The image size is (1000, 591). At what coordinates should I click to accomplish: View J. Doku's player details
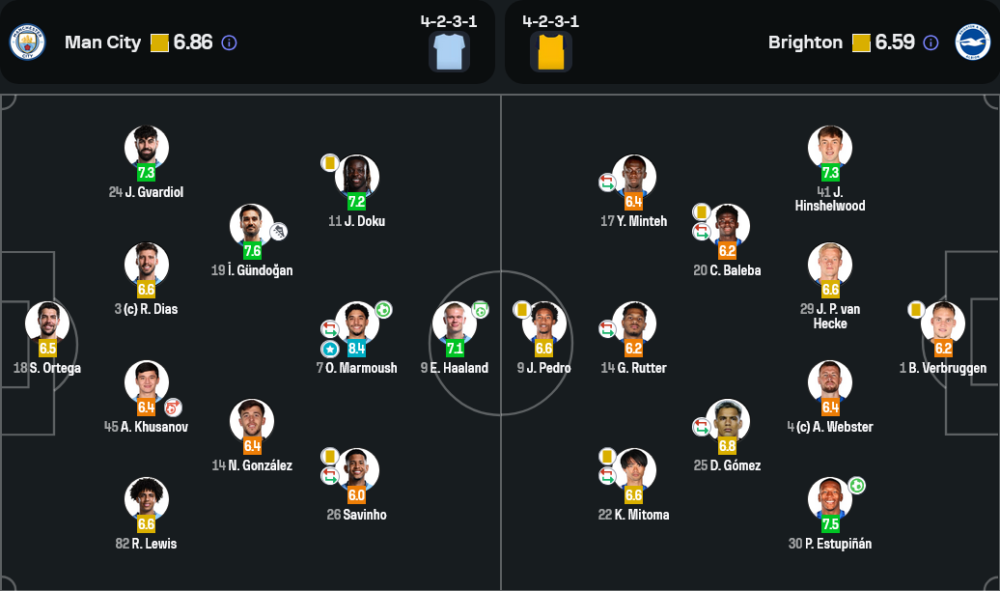(356, 177)
